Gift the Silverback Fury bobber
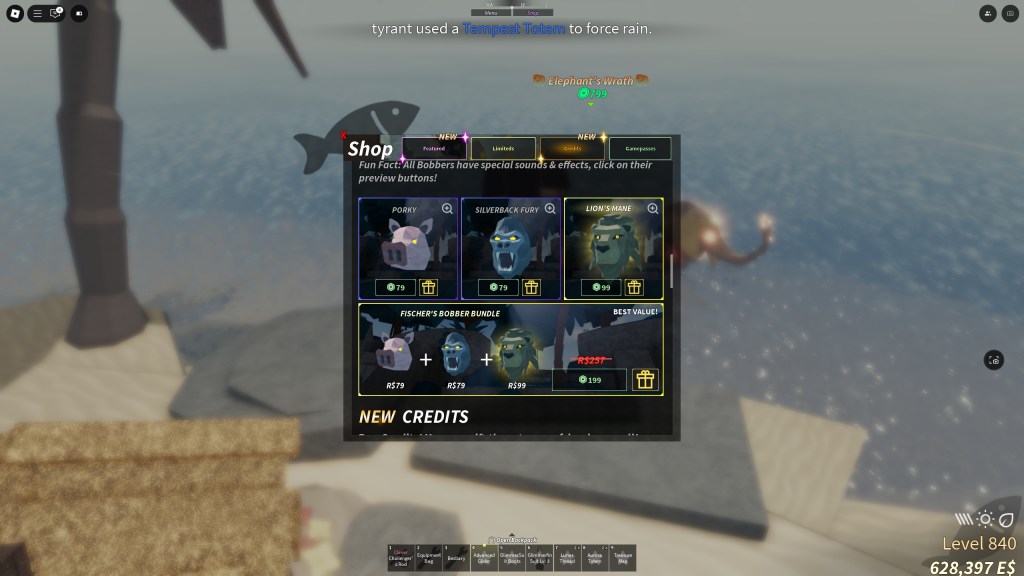The image size is (1024, 576). 532,288
